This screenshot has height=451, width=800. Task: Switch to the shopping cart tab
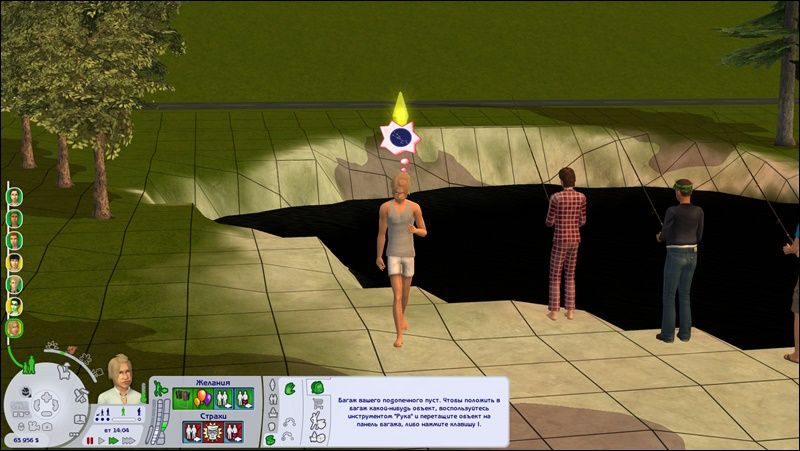click(318, 403)
